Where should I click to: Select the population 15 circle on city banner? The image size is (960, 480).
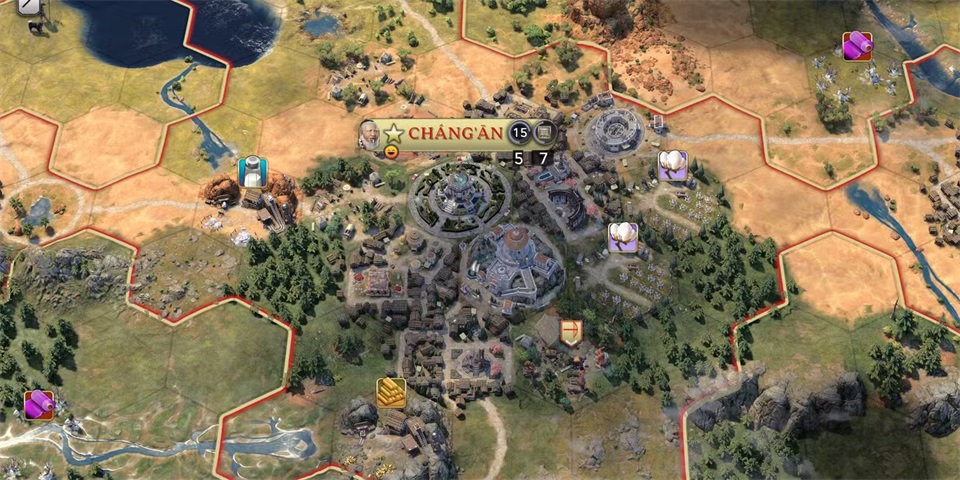(x=519, y=132)
